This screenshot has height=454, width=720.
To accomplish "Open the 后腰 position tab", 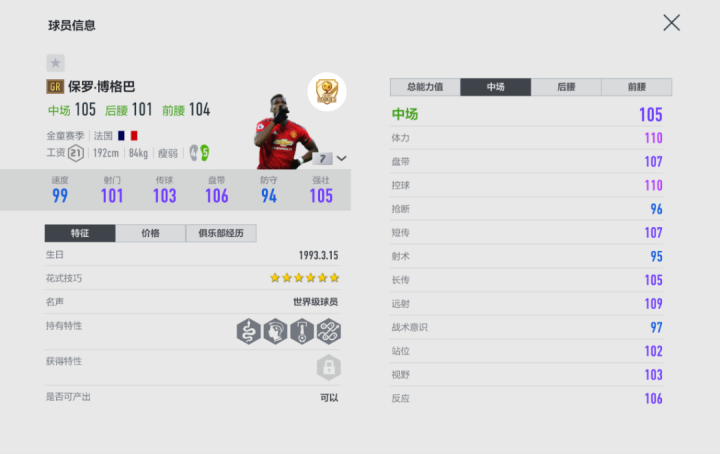I will pos(566,87).
